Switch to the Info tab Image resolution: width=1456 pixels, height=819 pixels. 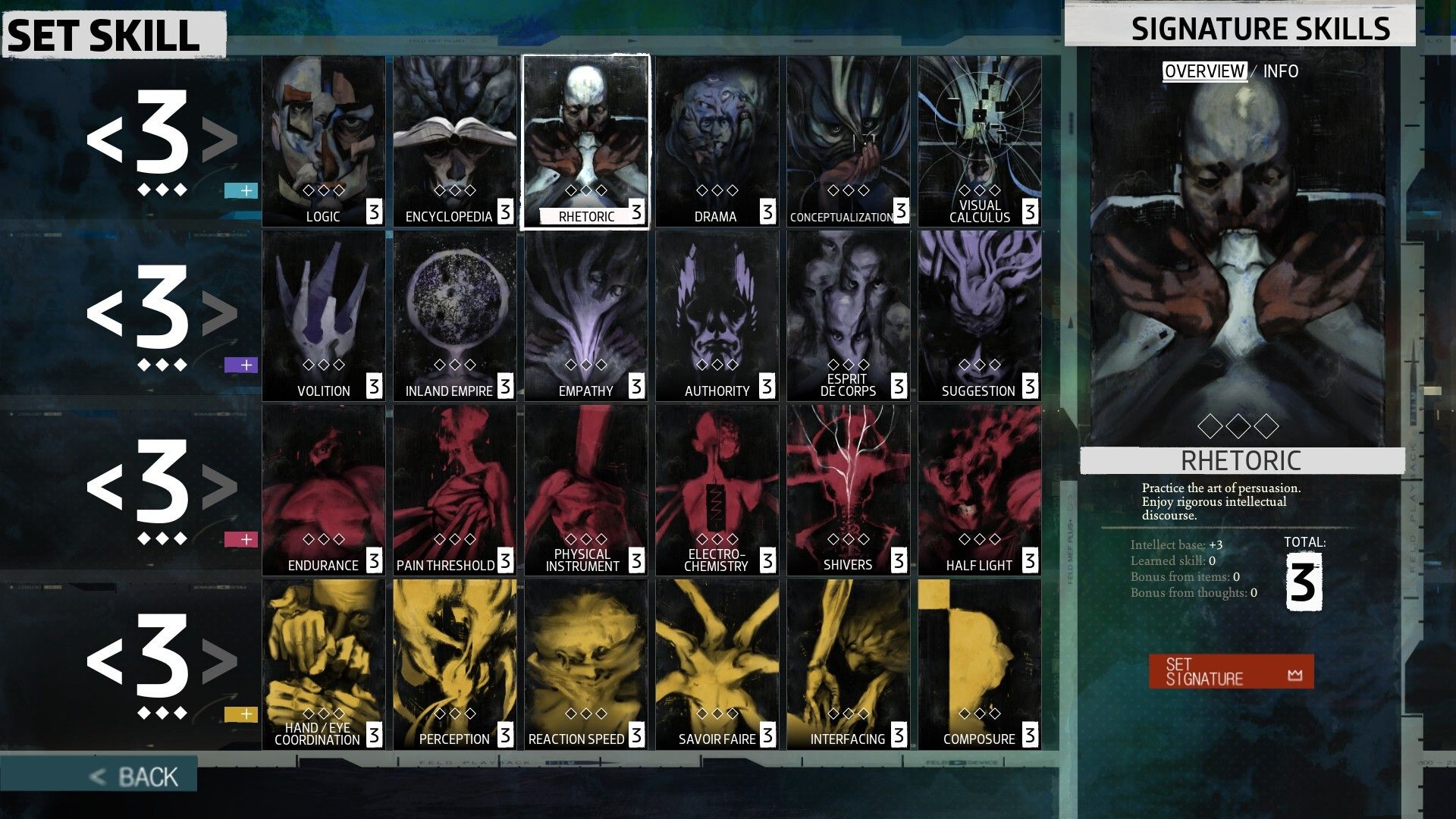click(1280, 71)
